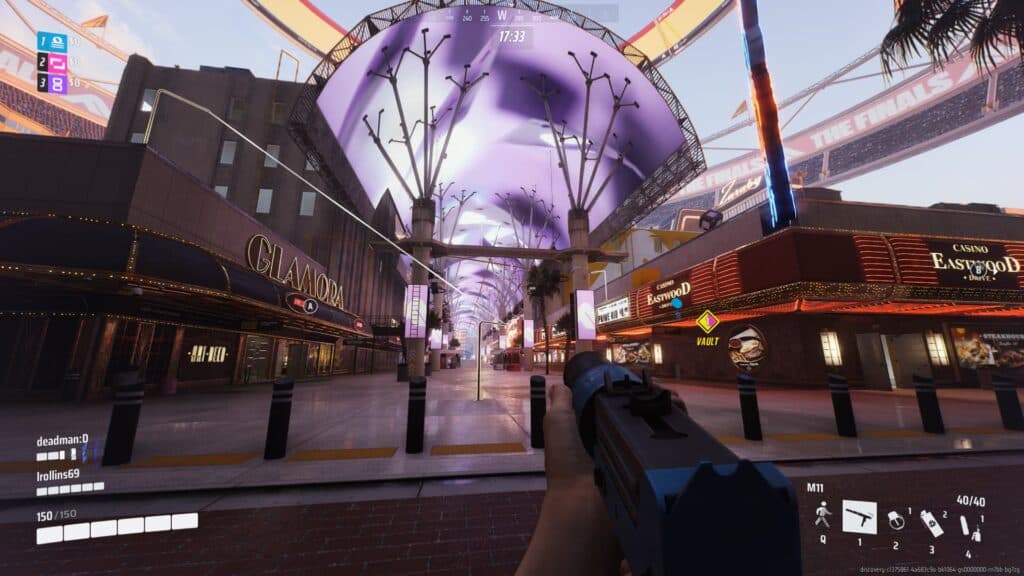Select the canister gadget in slot 3

point(932,523)
